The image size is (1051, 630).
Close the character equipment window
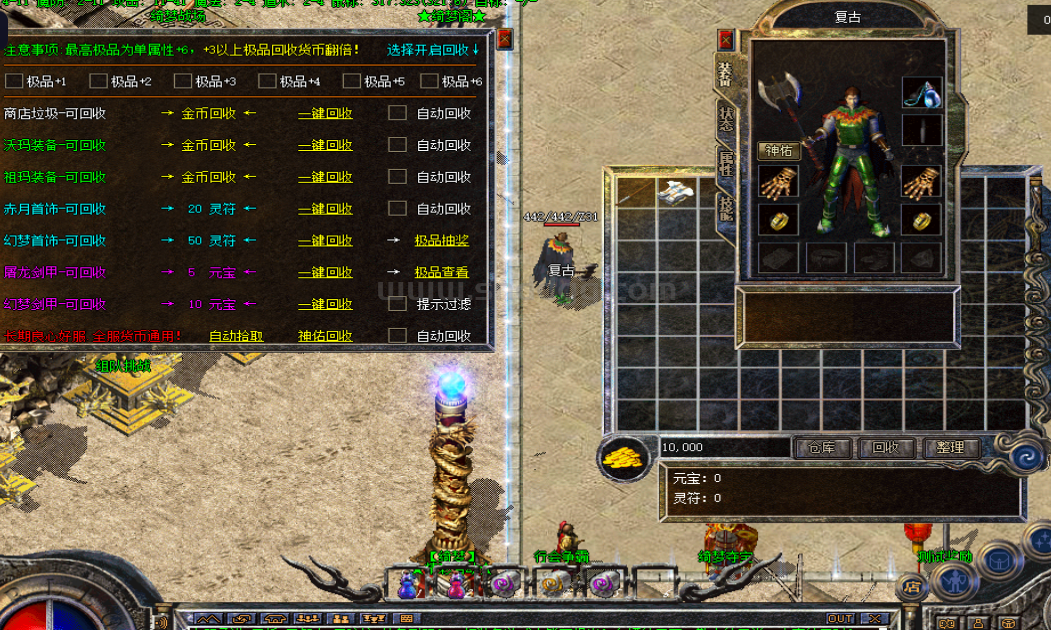pos(726,40)
